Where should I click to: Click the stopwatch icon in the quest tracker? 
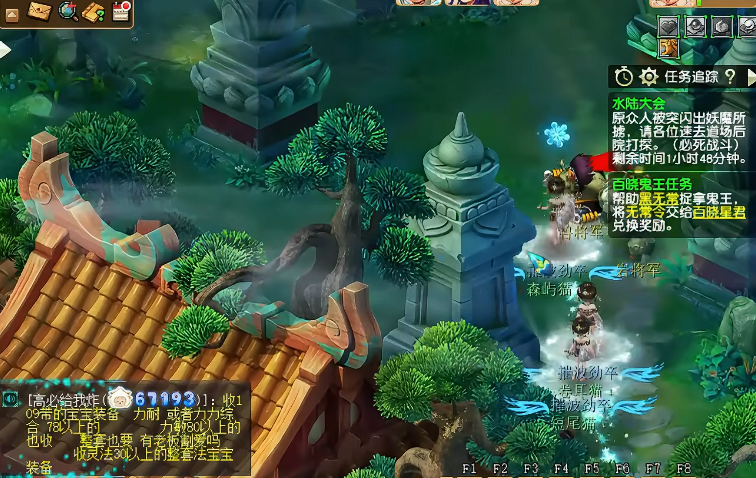(x=624, y=76)
